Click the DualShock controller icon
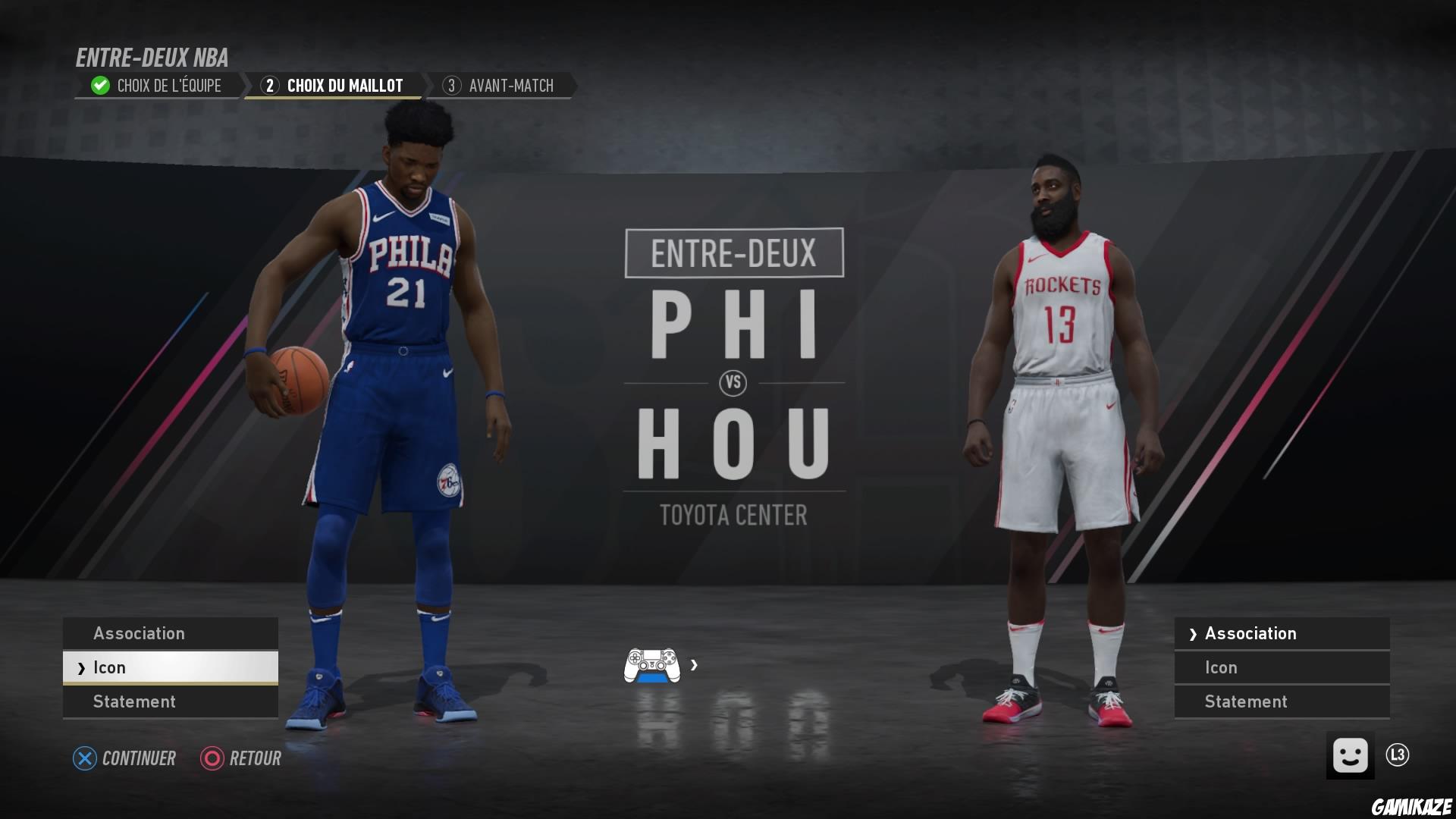1456x819 pixels. (x=654, y=667)
